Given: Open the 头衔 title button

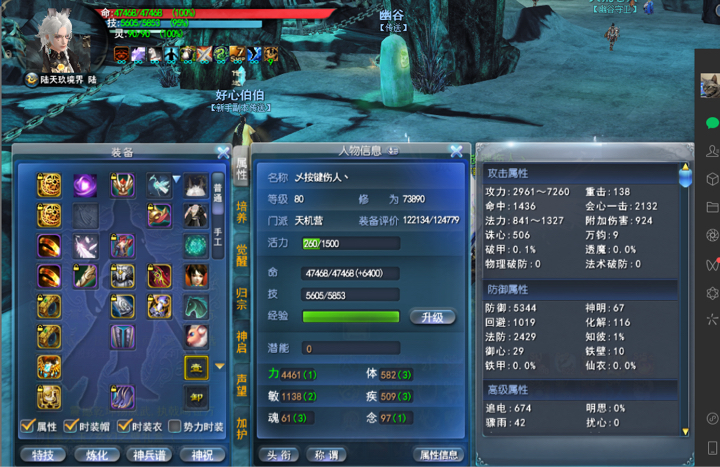Looking at the screenshot, I should (279, 455).
